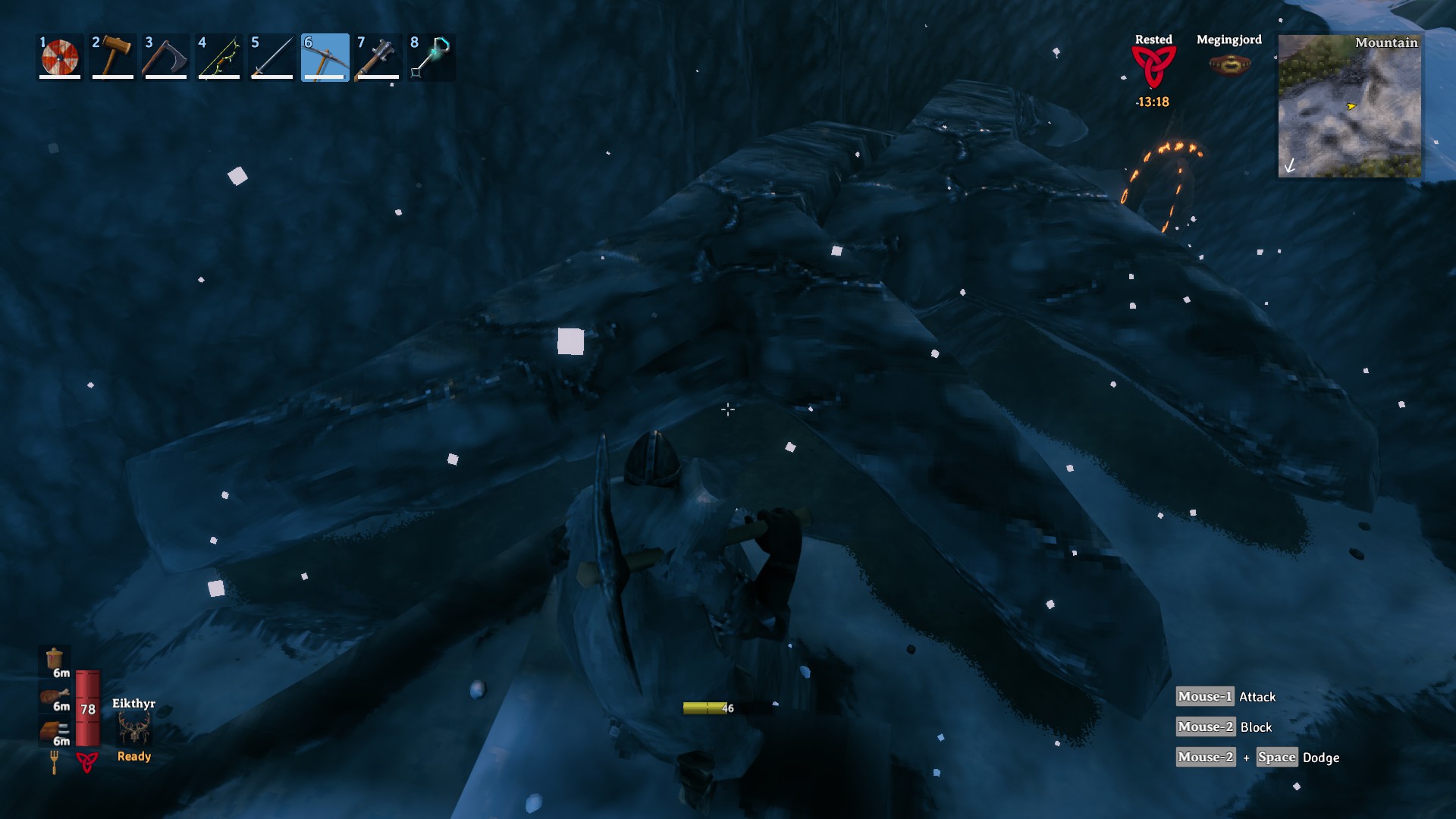
Task: Click the equipped pickaxe in slot 6
Action: 325,55
